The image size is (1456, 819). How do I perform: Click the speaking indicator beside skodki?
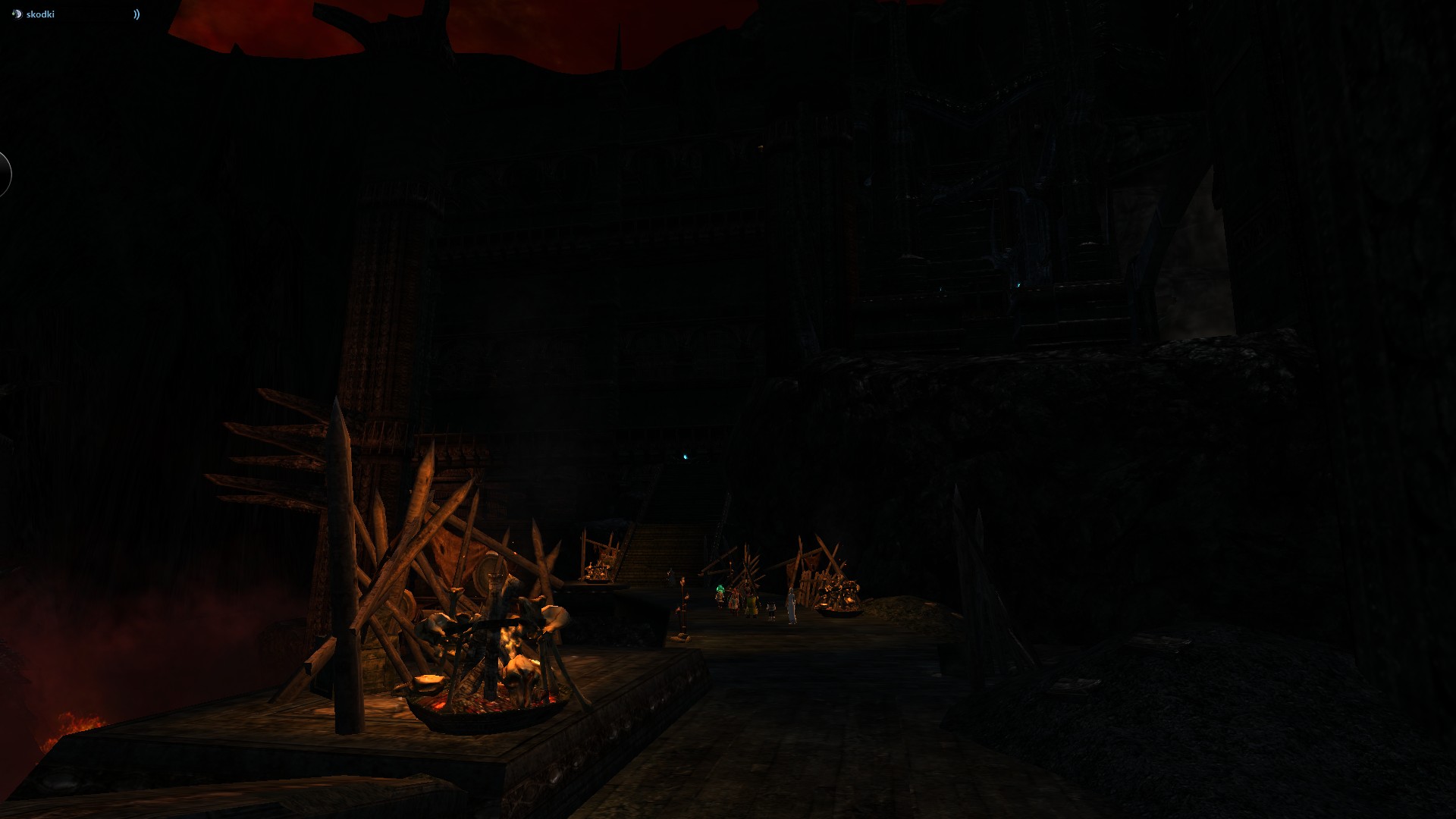(136, 14)
